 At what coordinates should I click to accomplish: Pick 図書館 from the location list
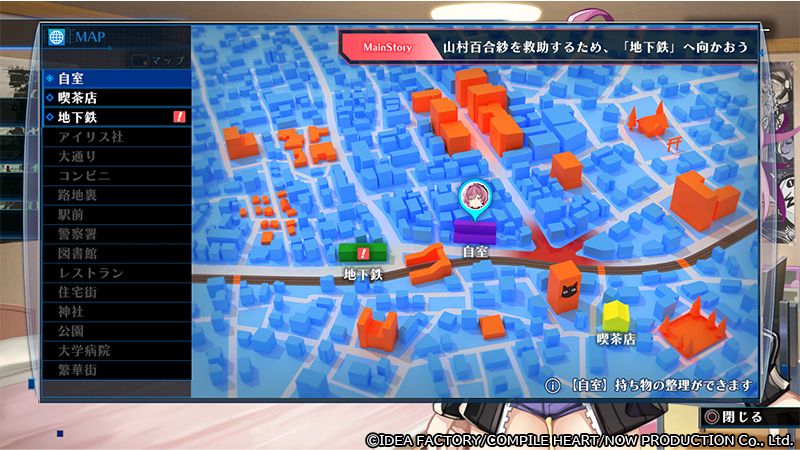[115, 253]
